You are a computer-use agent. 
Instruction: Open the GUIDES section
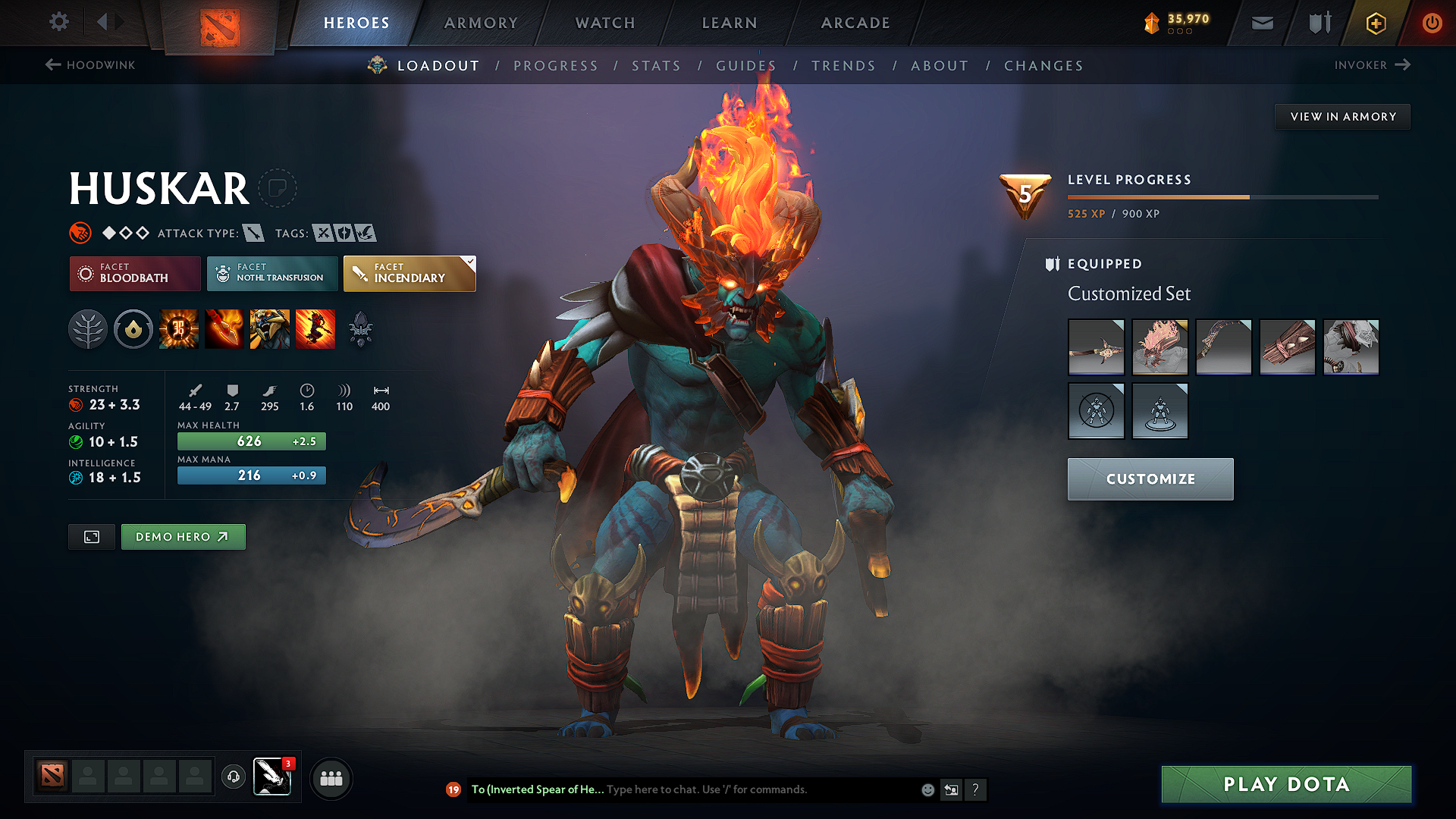[x=745, y=66]
